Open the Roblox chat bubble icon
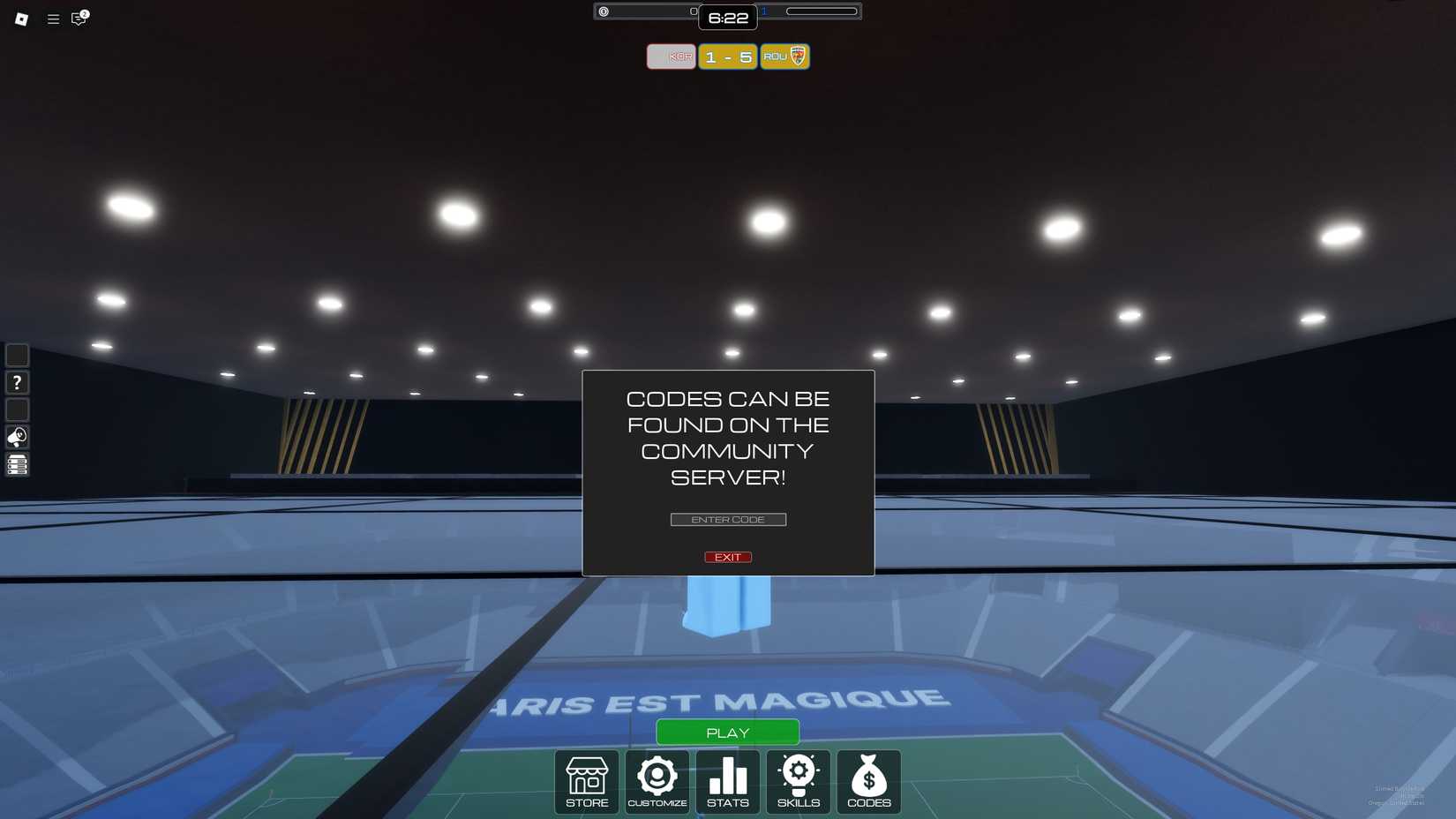 point(78,19)
